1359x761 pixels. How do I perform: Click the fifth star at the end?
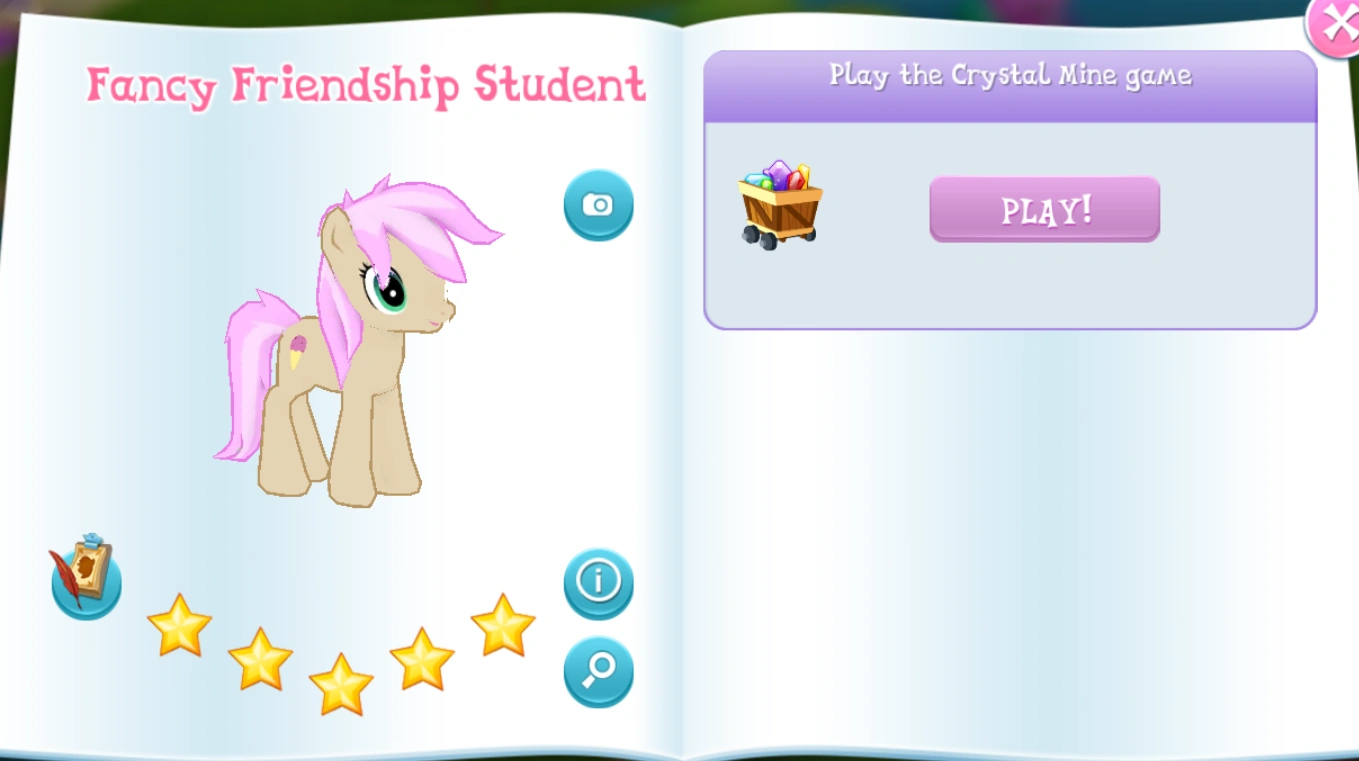click(x=500, y=630)
